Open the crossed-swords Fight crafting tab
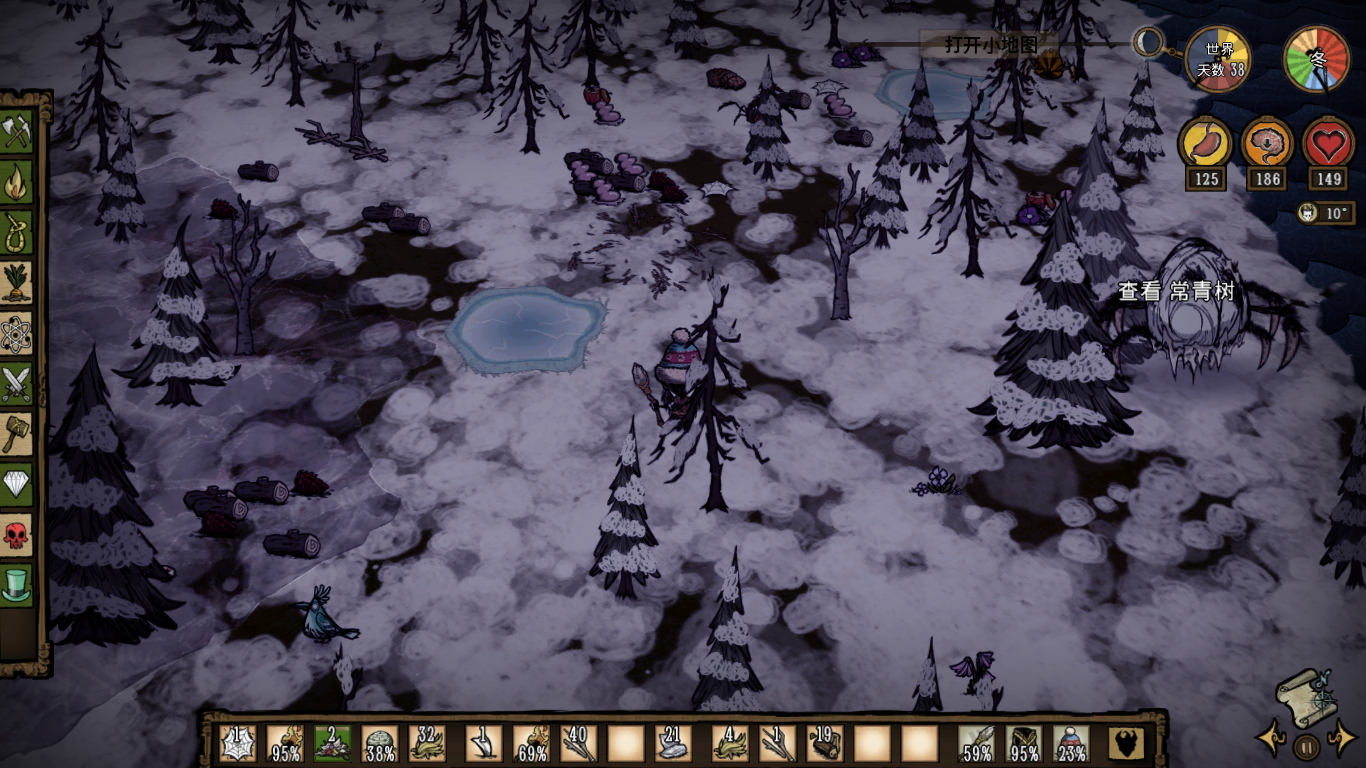This screenshot has height=768, width=1366. pyautogui.click(x=17, y=383)
